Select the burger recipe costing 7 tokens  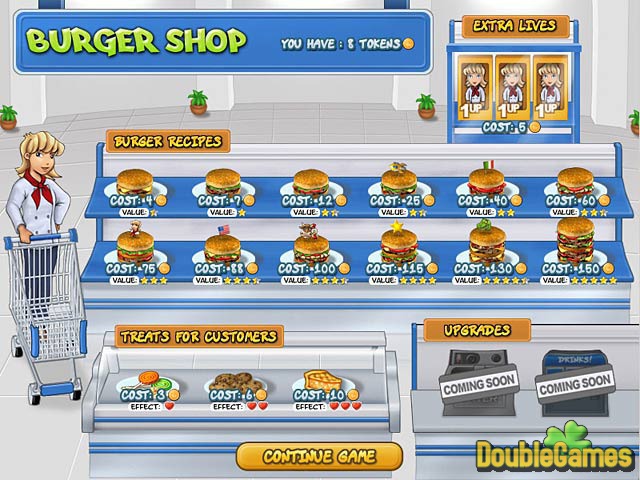coord(223,183)
